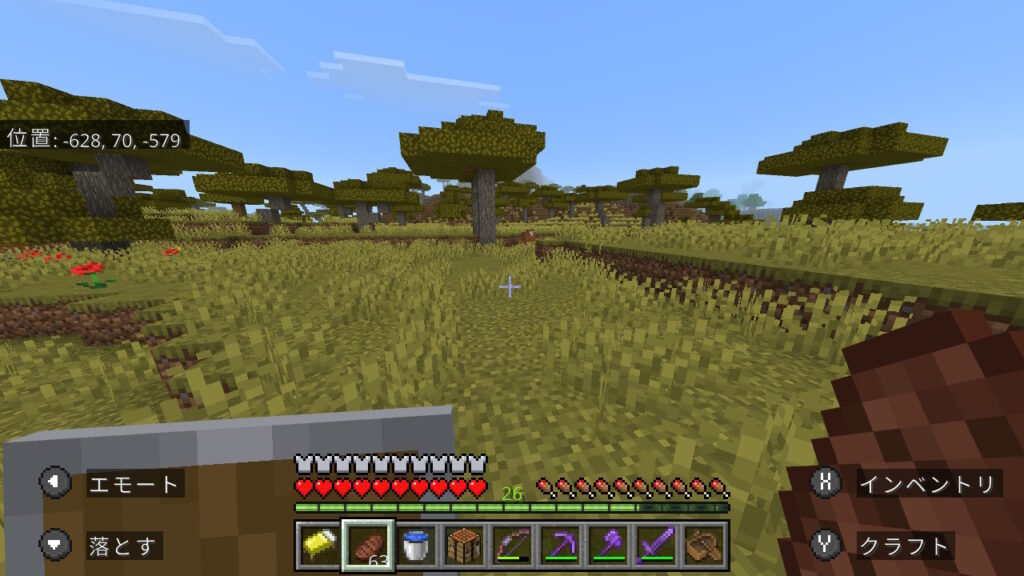Select the crafting table hotbar slot

463,546
